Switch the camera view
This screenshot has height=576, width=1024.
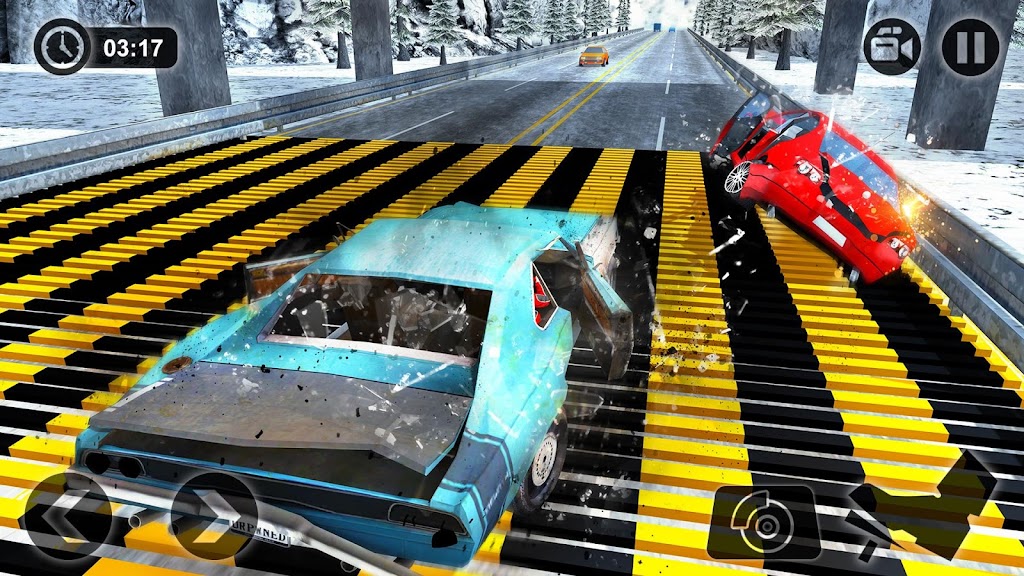click(892, 46)
